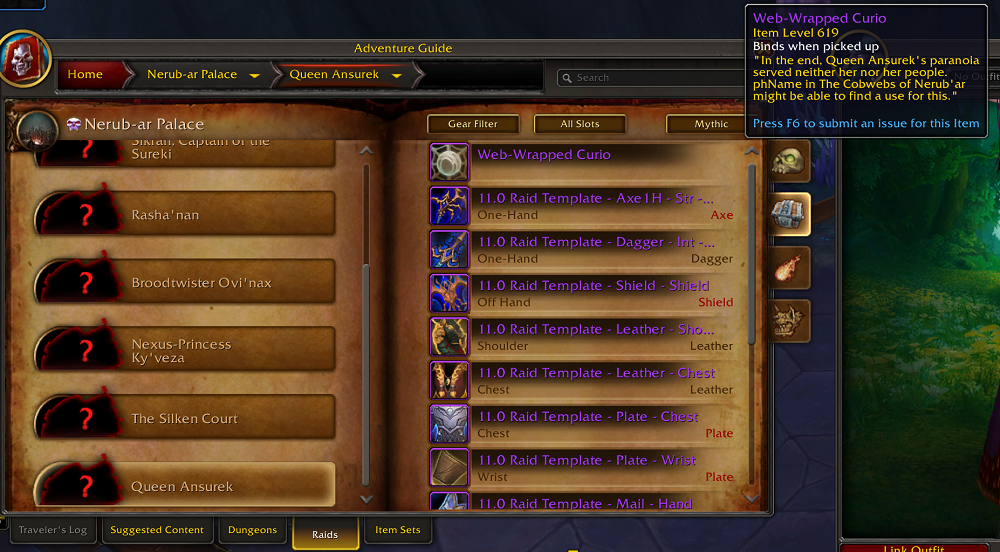Select The Silken Court encounter
The height and width of the screenshot is (552, 1000).
[228, 419]
